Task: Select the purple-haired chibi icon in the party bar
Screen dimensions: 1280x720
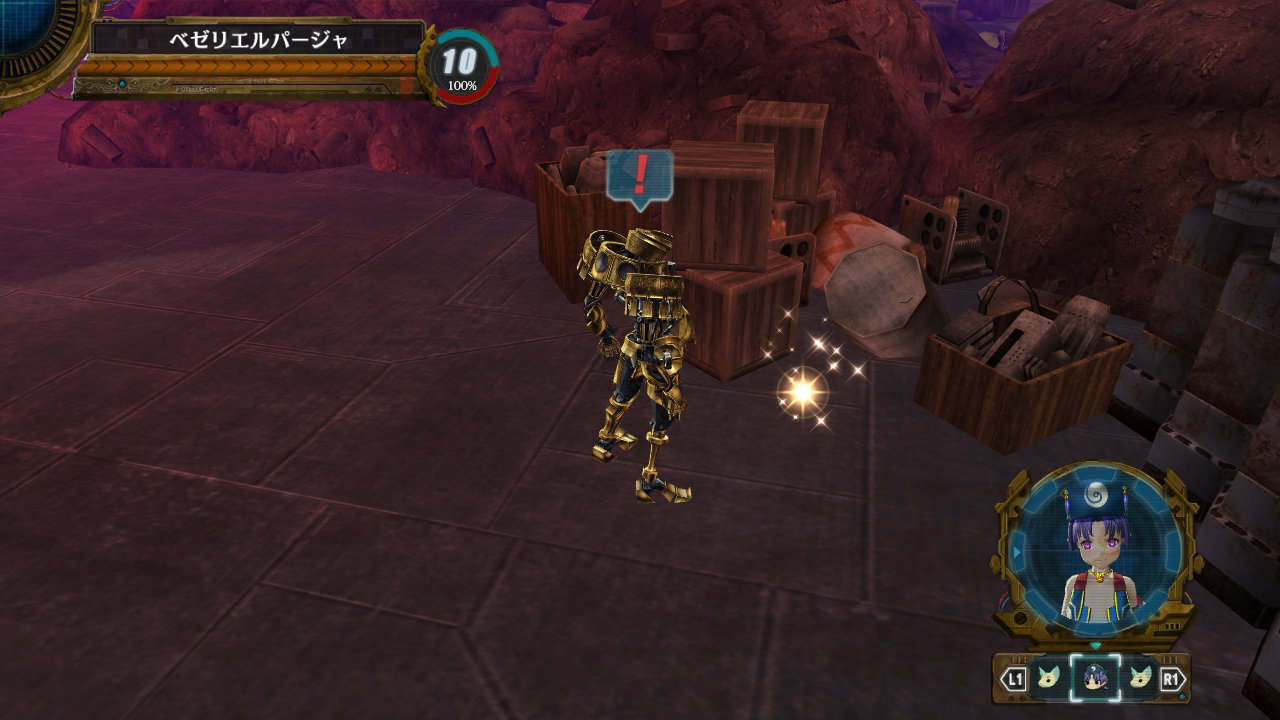Action: coord(1094,679)
